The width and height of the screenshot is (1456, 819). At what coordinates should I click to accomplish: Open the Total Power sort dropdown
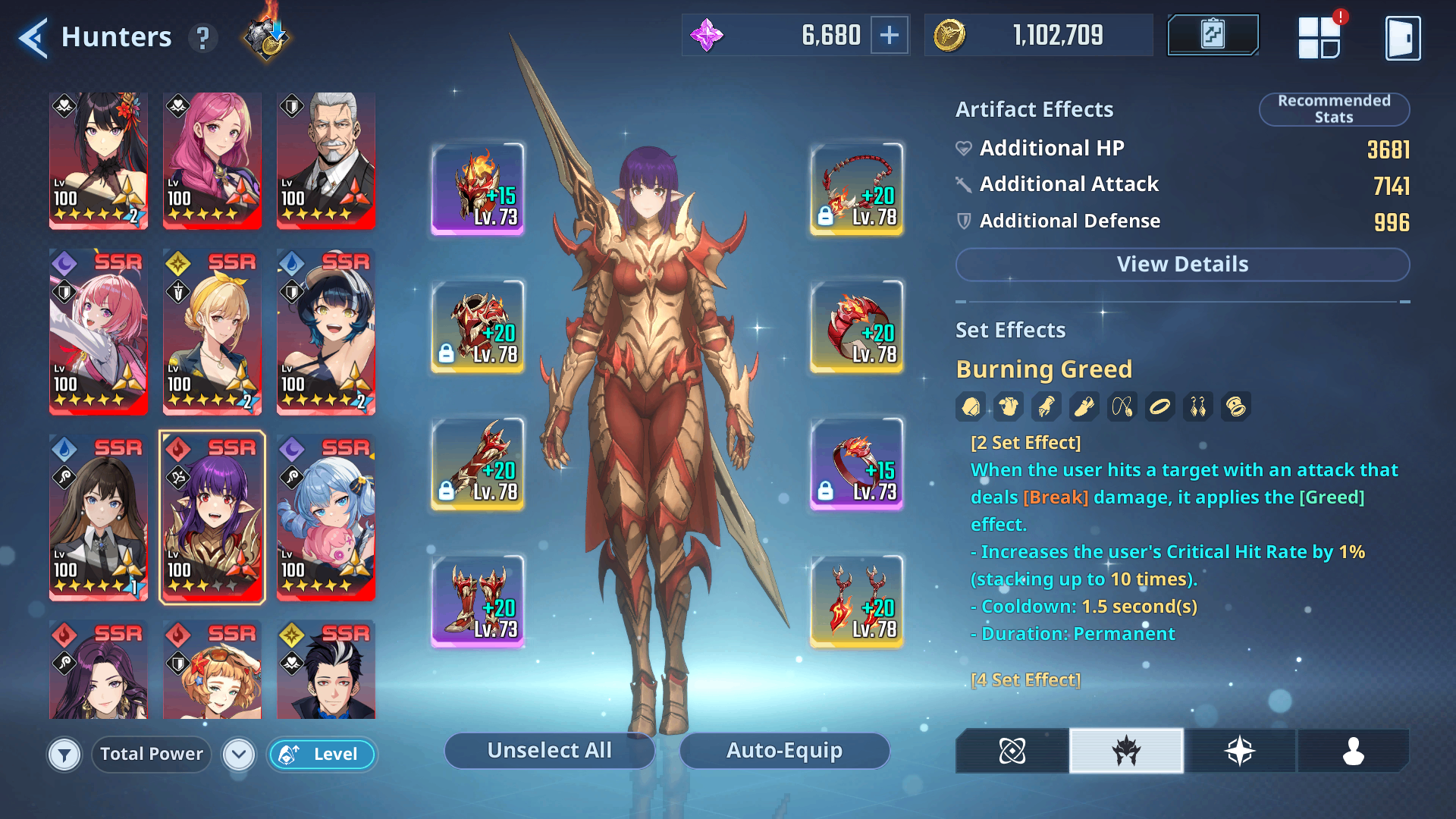point(238,755)
